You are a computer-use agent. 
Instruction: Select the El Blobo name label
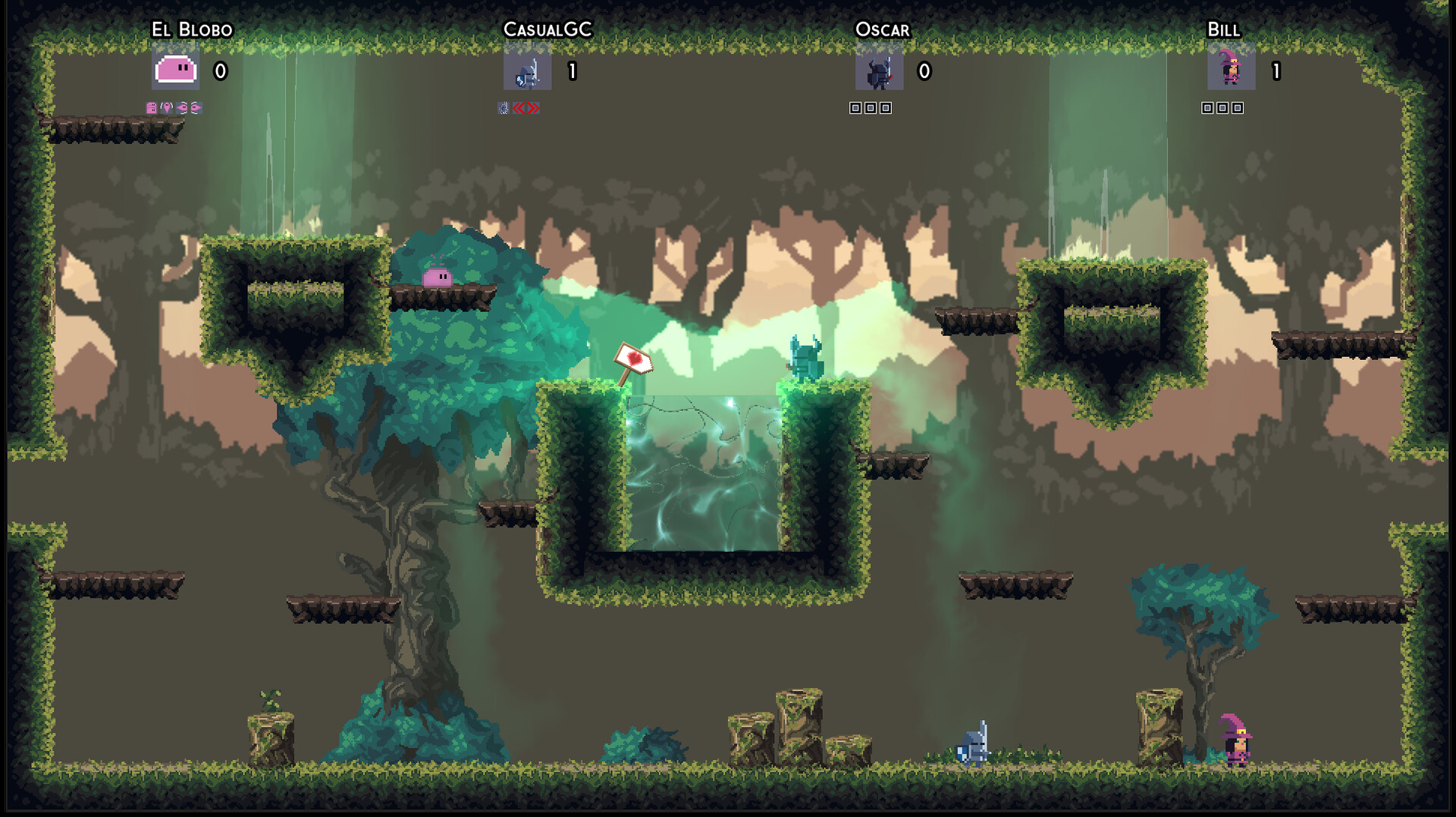(192, 29)
